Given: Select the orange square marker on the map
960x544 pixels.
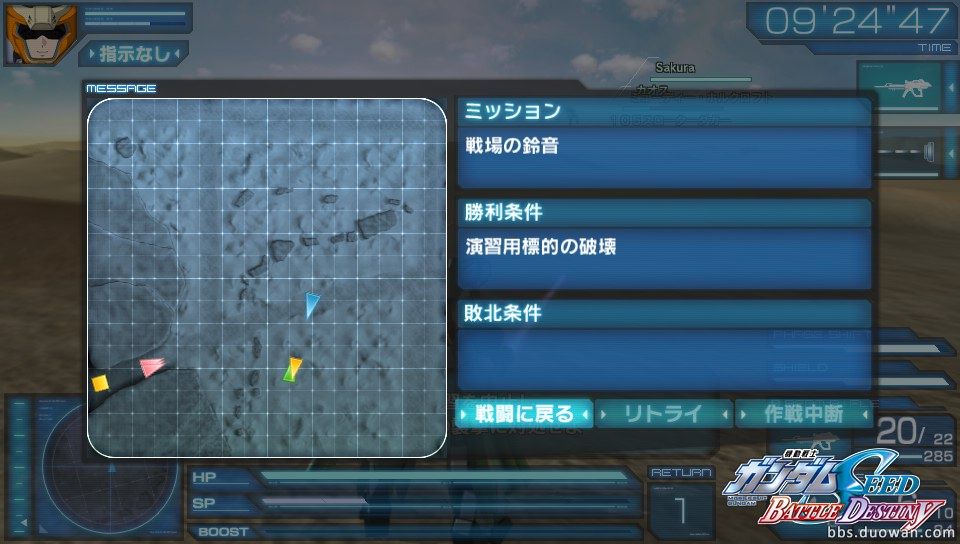Looking at the screenshot, I should click(x=99, y=382).
